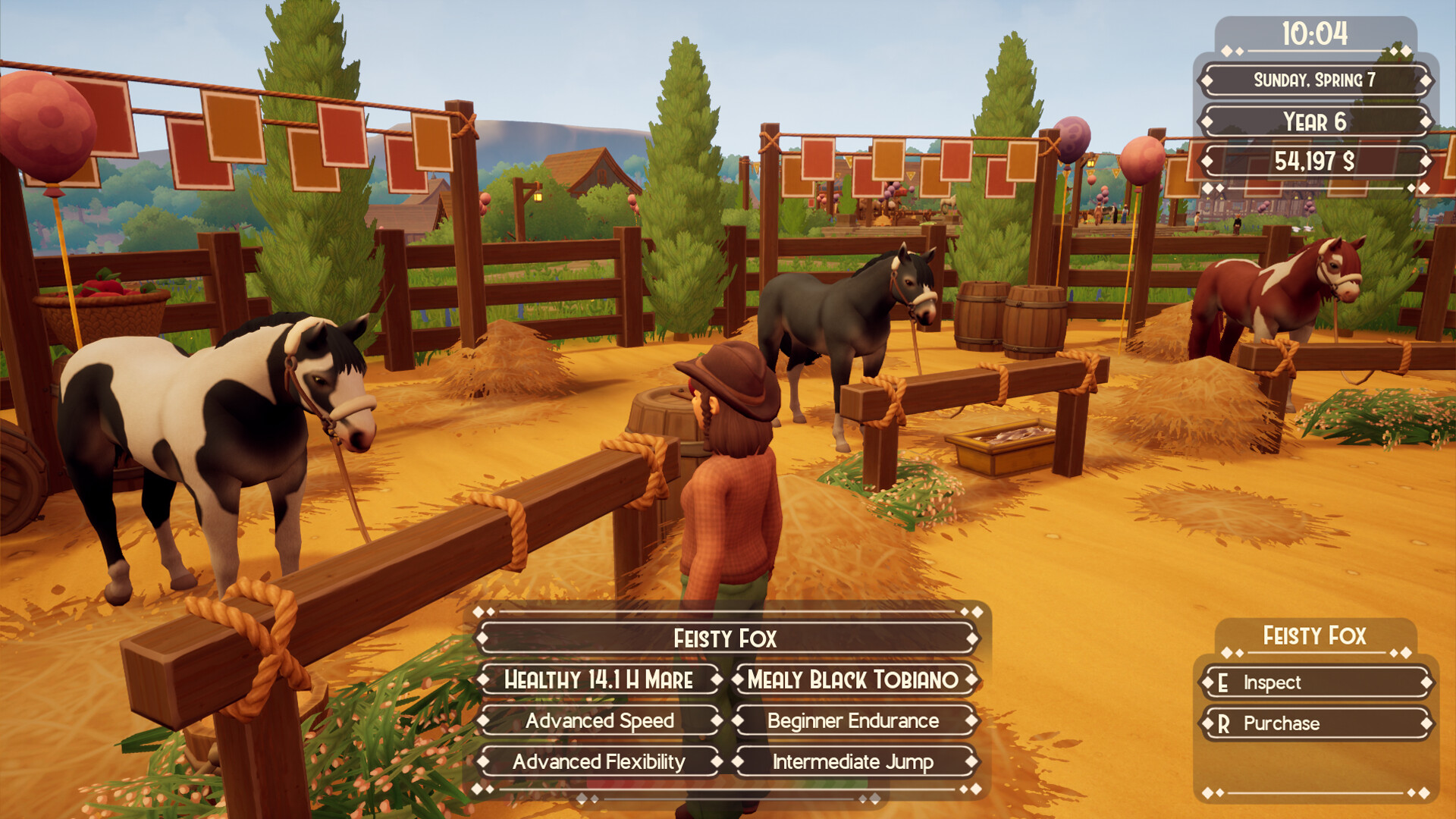Click the Healthy 14.1 H Mare info plaque
This screenshot has width=1456, height=819.
coord(601,680)
